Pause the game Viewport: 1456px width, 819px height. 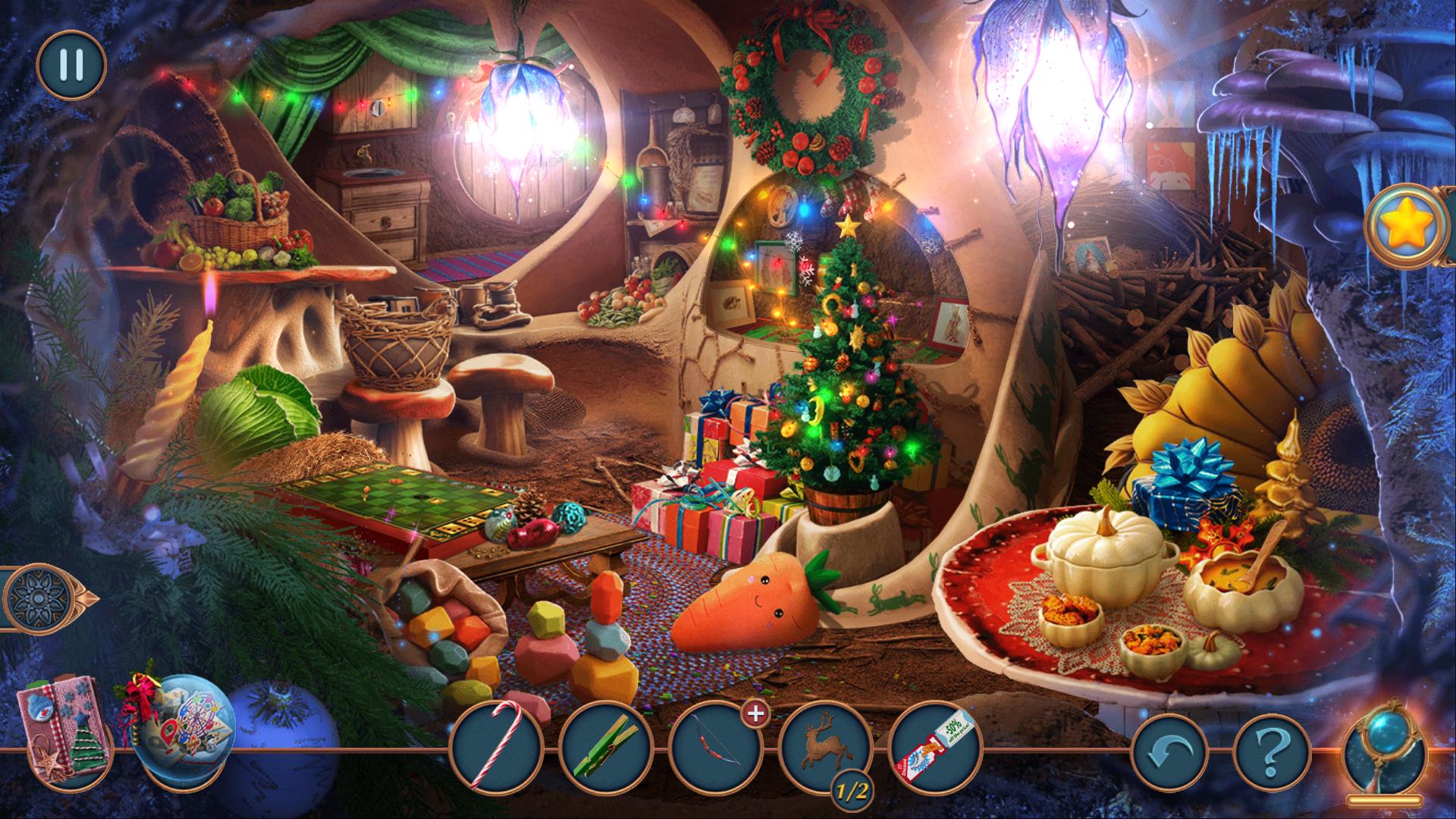pos(71,64)
